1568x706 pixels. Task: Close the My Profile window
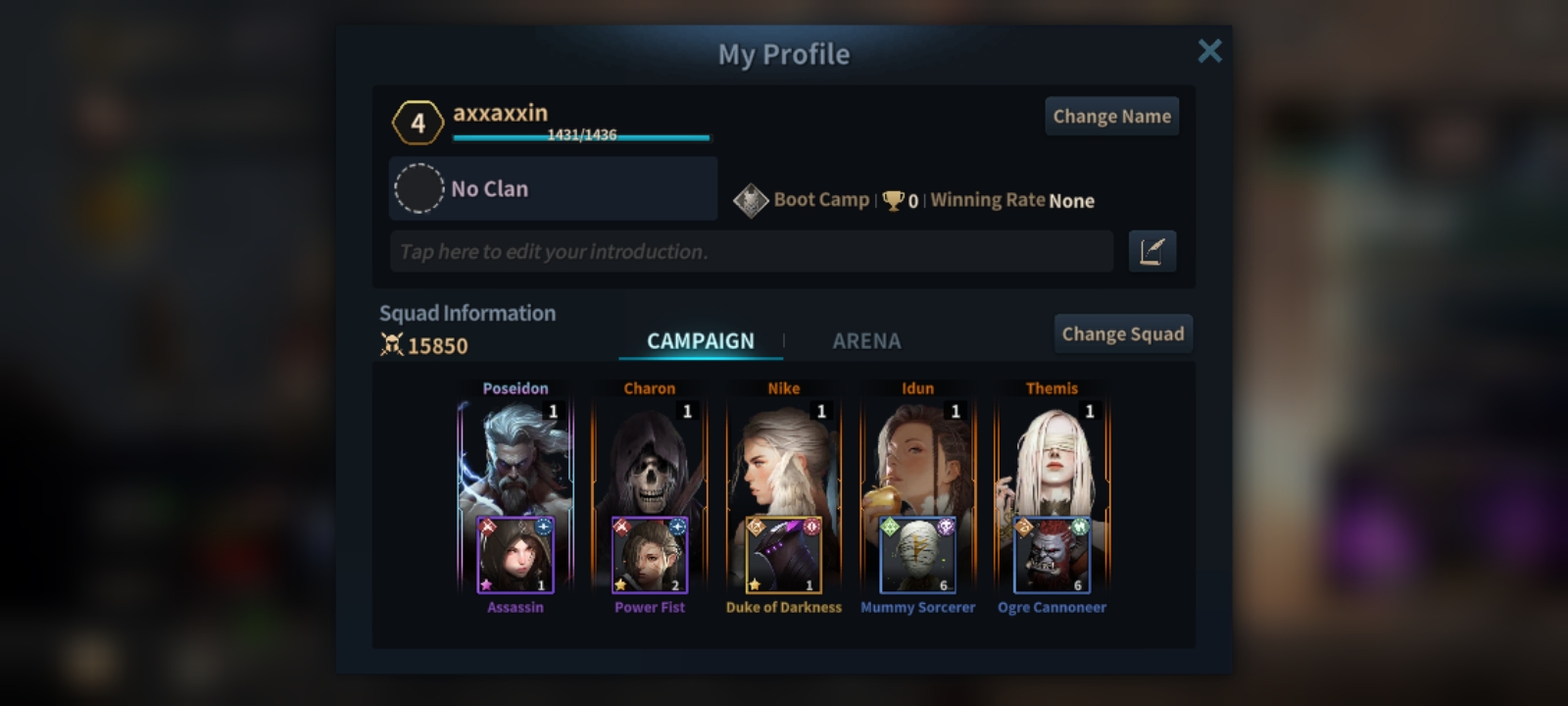[x=1209, y=51]
